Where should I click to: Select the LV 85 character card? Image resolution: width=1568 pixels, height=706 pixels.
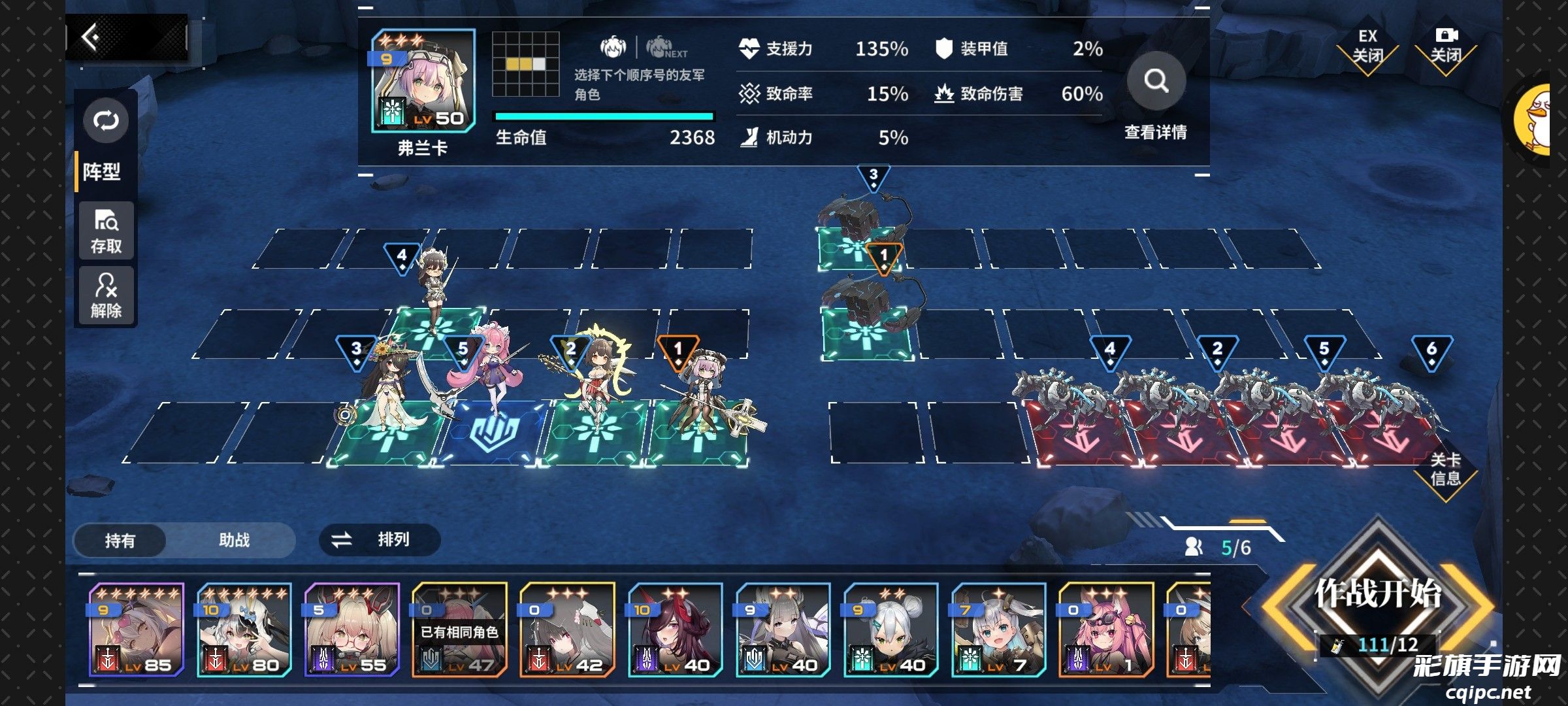(x=137, y=630)
